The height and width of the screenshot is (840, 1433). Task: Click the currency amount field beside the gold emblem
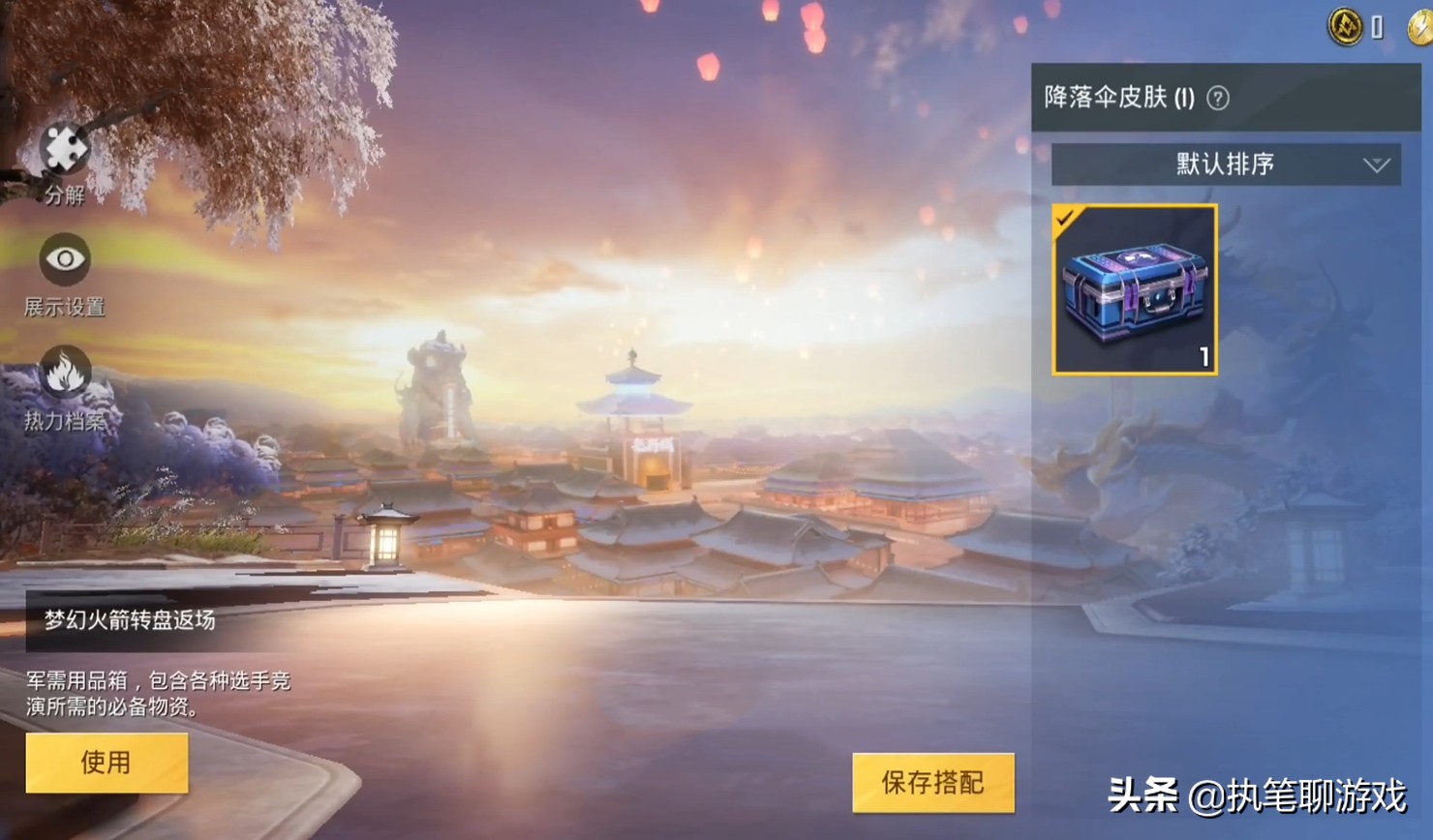click(1379, 28)
